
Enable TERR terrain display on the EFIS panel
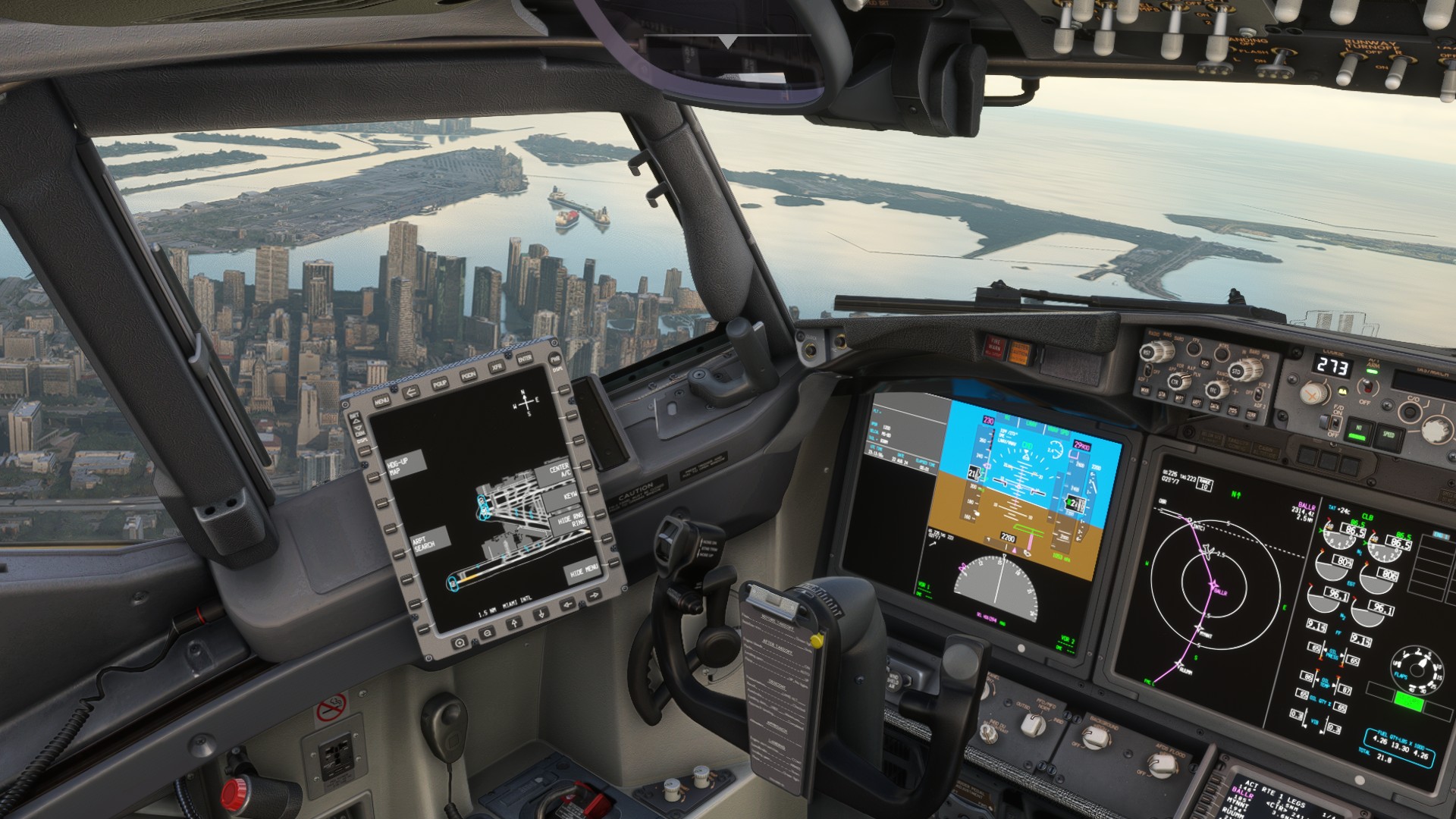(1252, 413)
